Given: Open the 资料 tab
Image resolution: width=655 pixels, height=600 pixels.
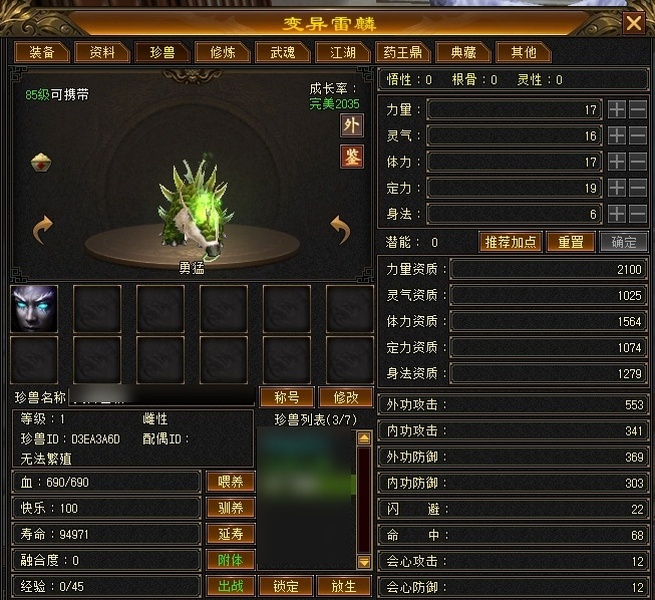Looking at the screenshot, I should [x=102, y=52].
